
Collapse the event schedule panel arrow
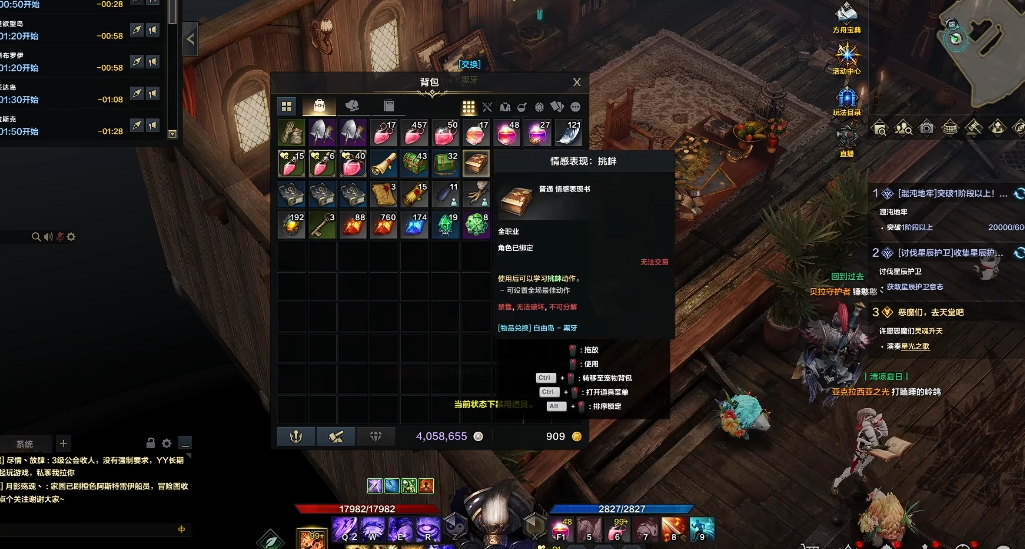coord(190,39)
